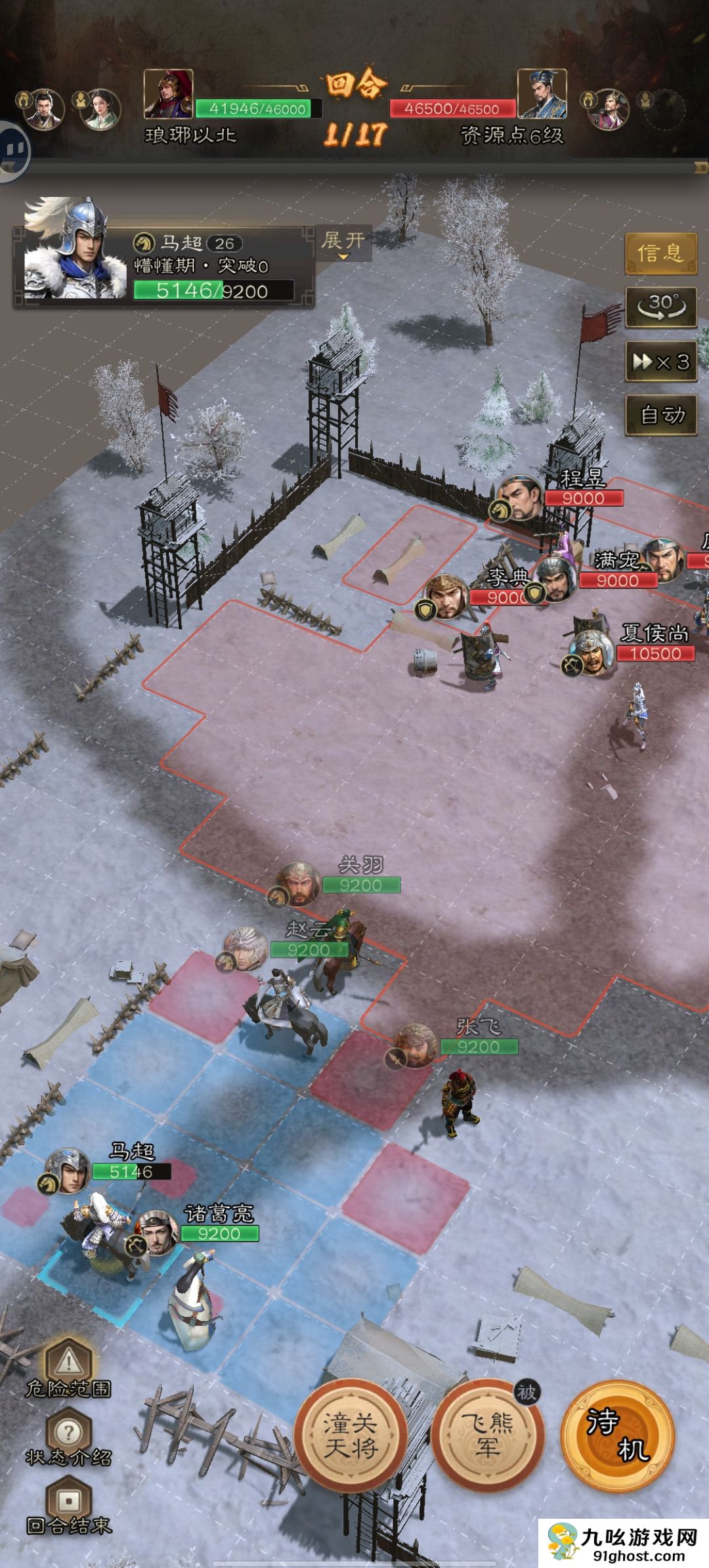The width and height of the screenshot is (709, 1568).
Task: Select the 张飞 unit portrait
Action: (416, 1045)
